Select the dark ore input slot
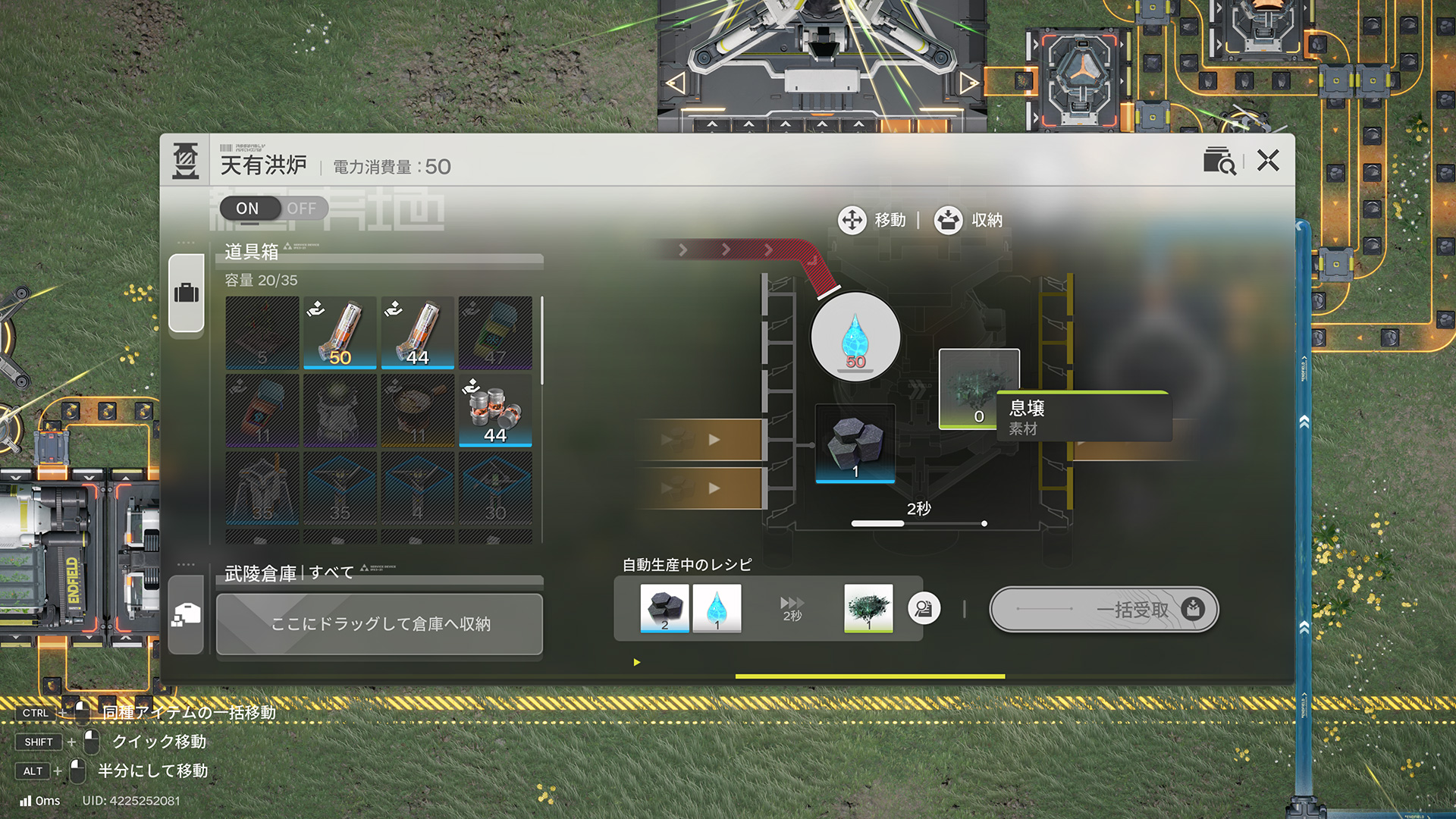The image size is (1456, 819). click(x=855, y=444)
